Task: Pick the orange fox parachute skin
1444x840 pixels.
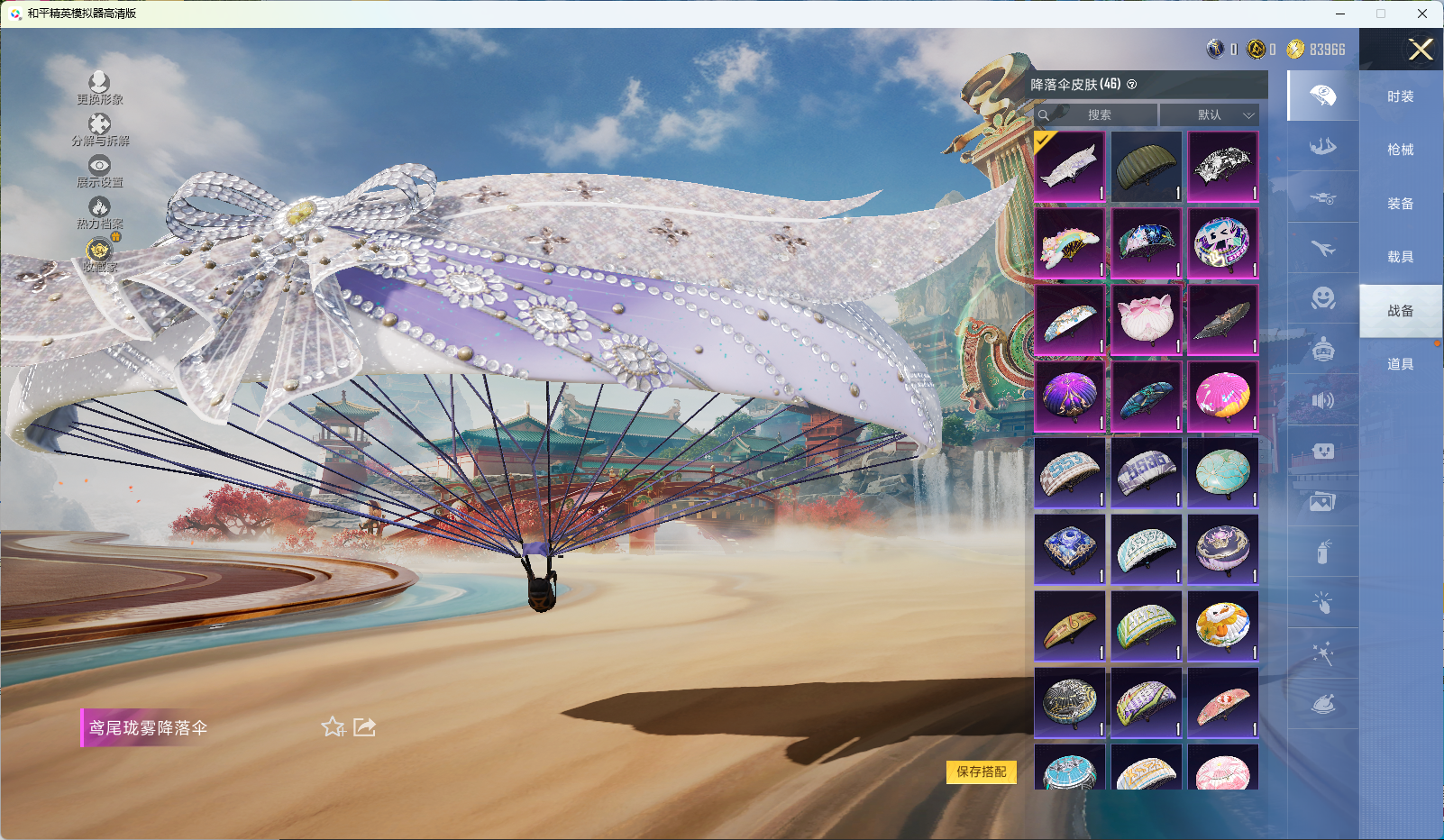Action: click(1222, 625)
